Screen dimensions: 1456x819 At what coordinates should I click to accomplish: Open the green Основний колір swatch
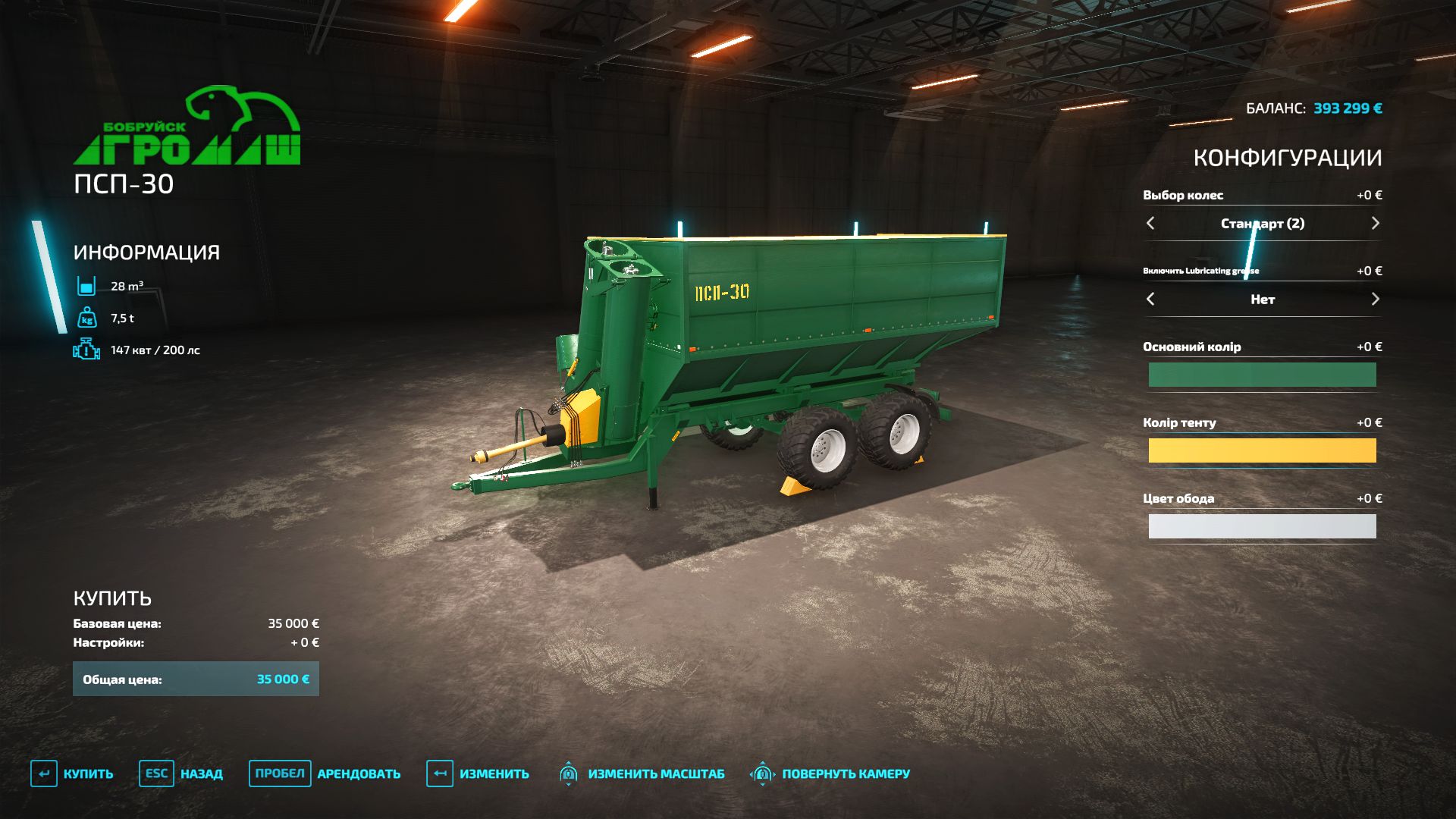(1262, 375)
